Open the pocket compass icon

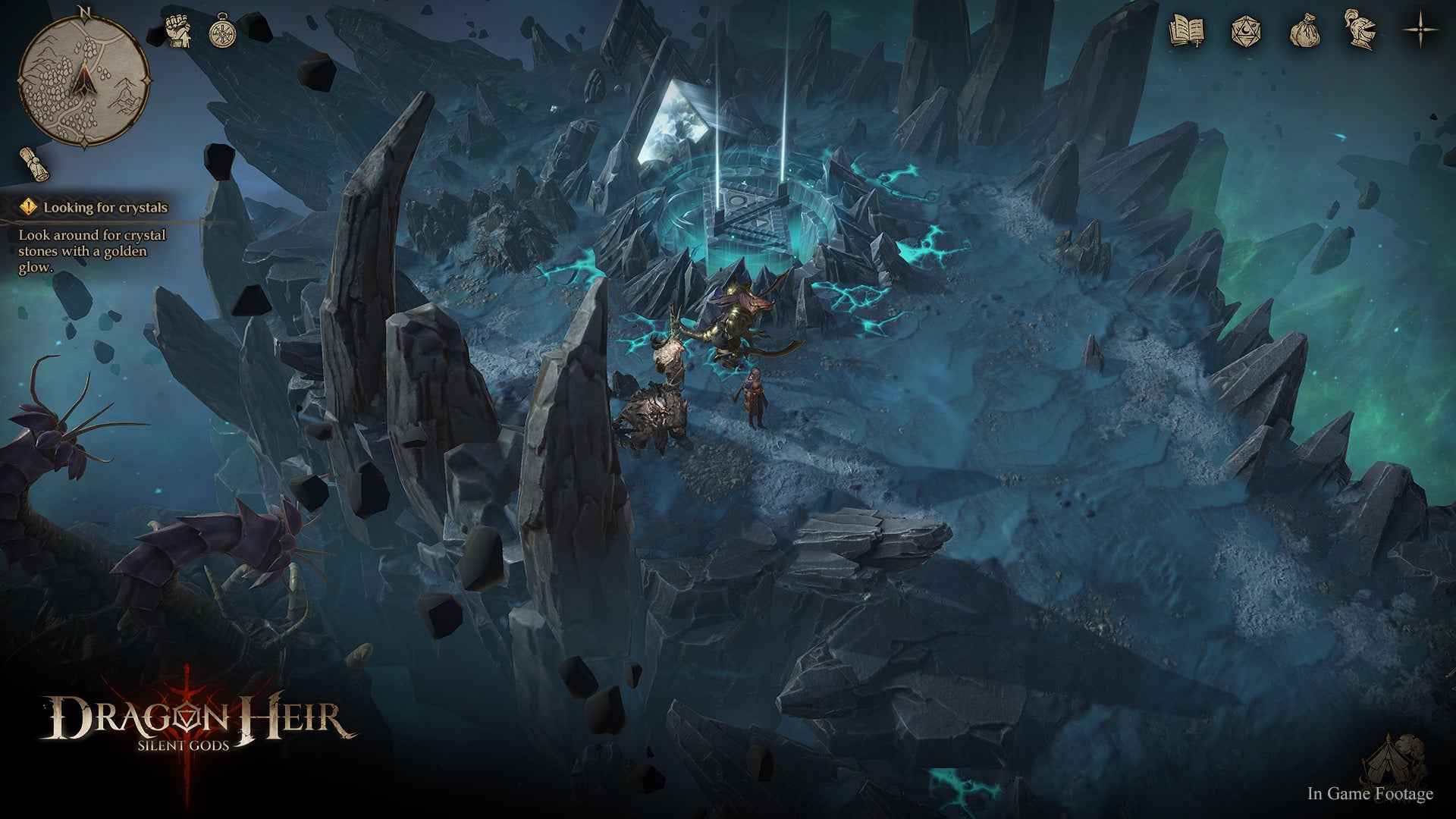point(222,32)
